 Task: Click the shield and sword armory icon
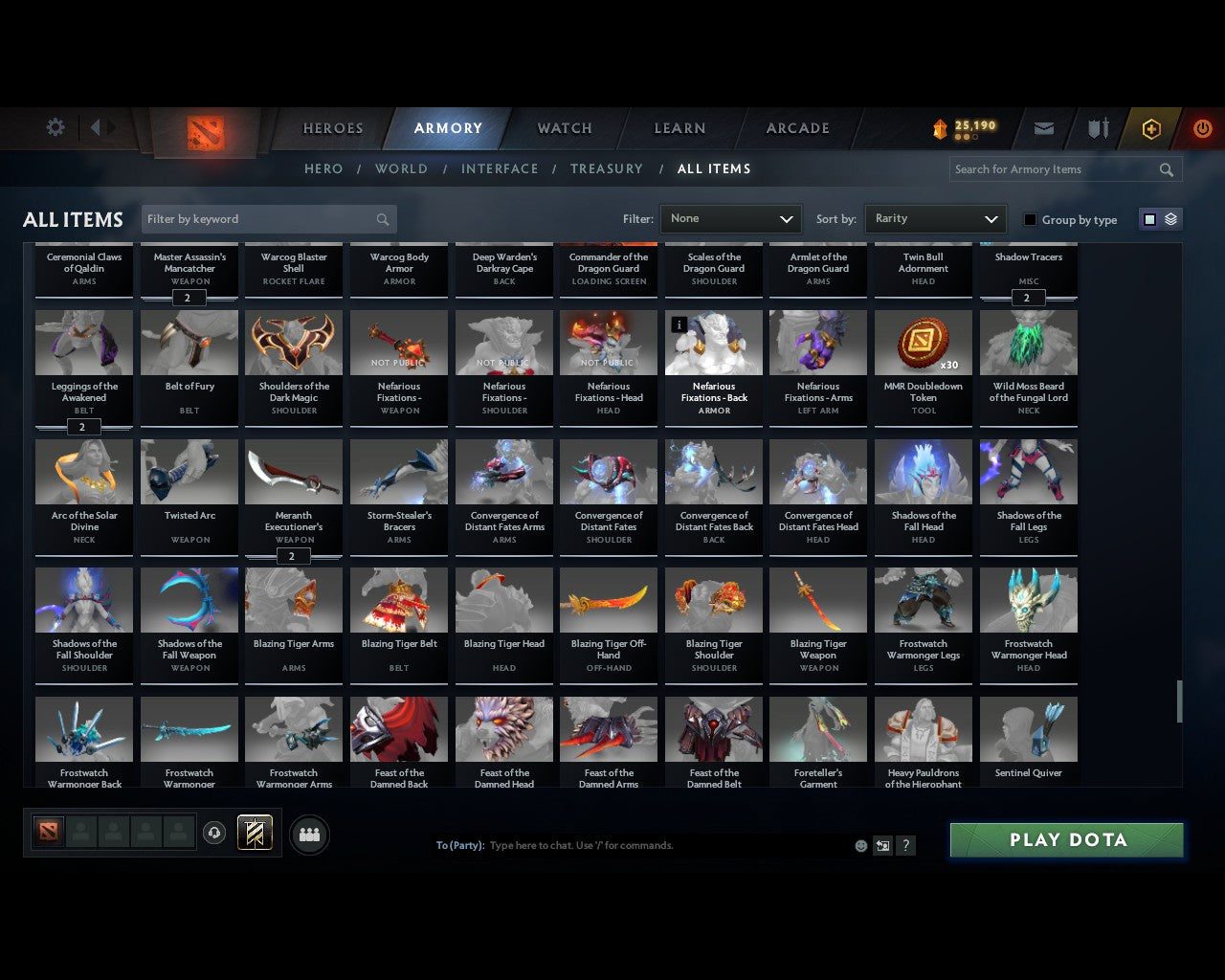(1096, 128)
